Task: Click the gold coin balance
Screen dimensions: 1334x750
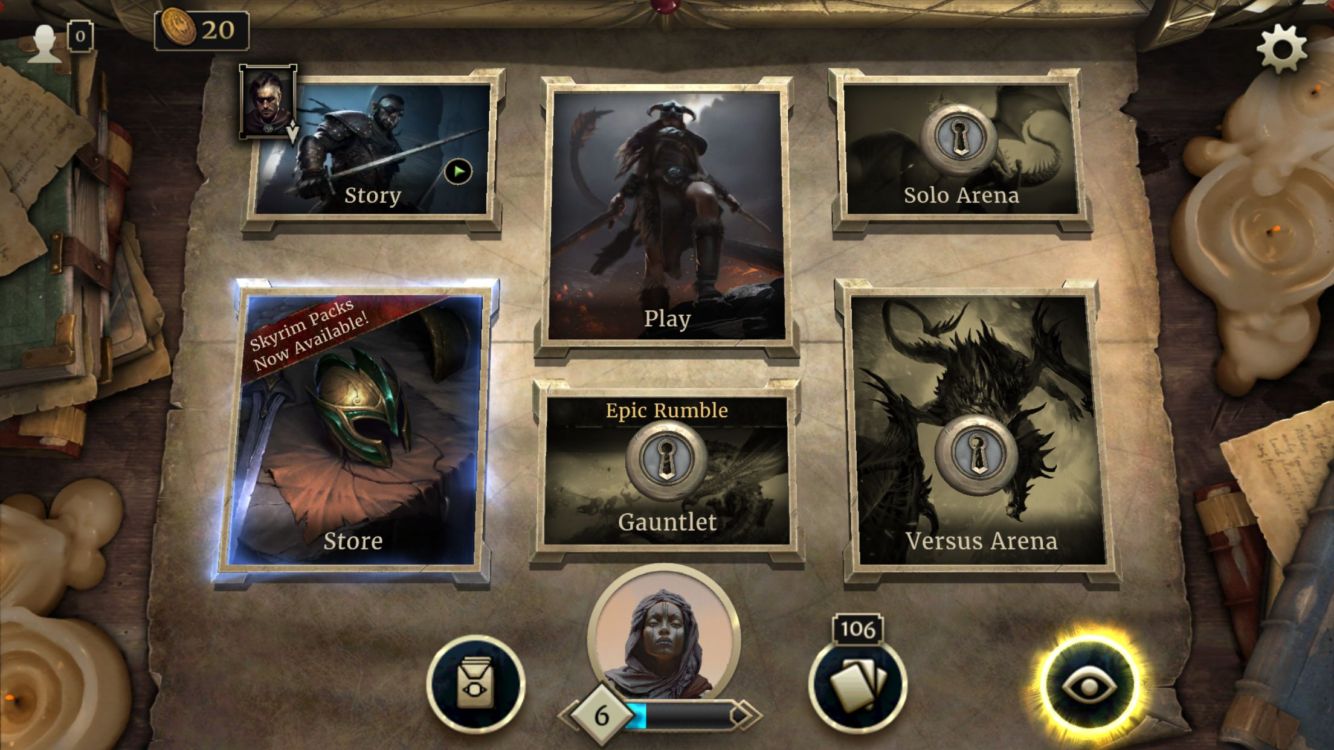Action: pos(202,30)
